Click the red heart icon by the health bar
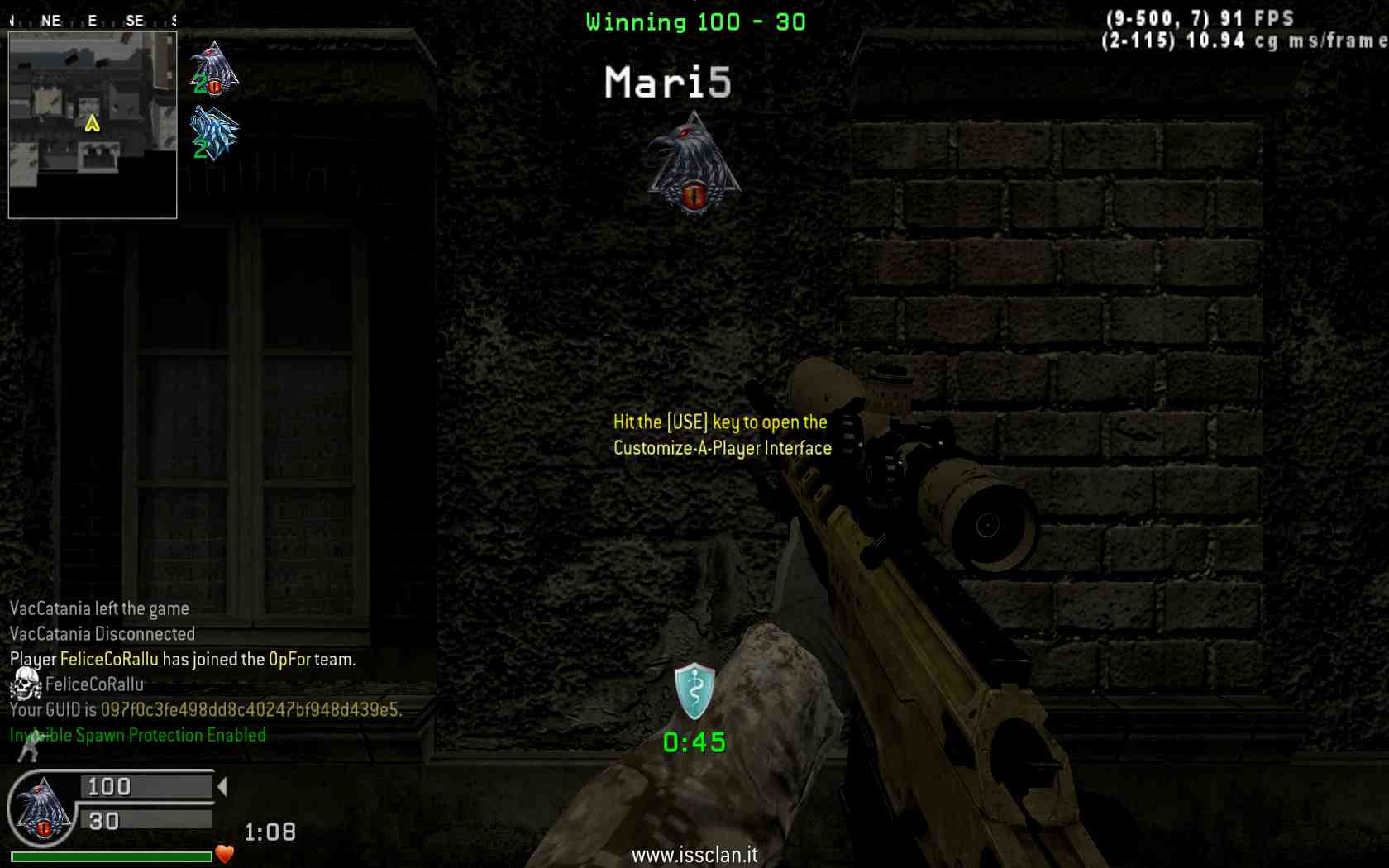The width and height of the screenshot is (1389, 868). click(x=224, y=853)
